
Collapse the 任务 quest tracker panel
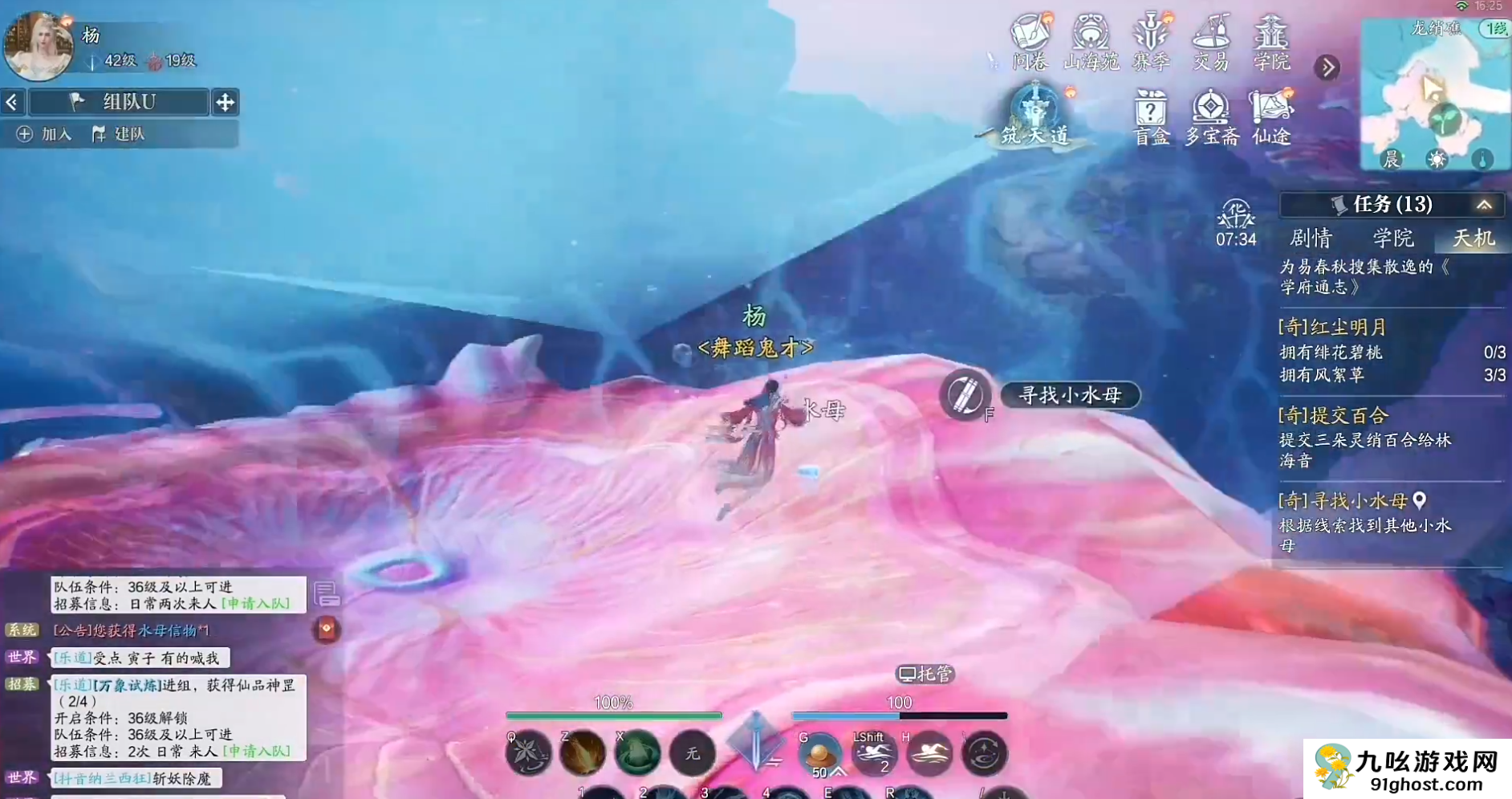point(1484,205)
